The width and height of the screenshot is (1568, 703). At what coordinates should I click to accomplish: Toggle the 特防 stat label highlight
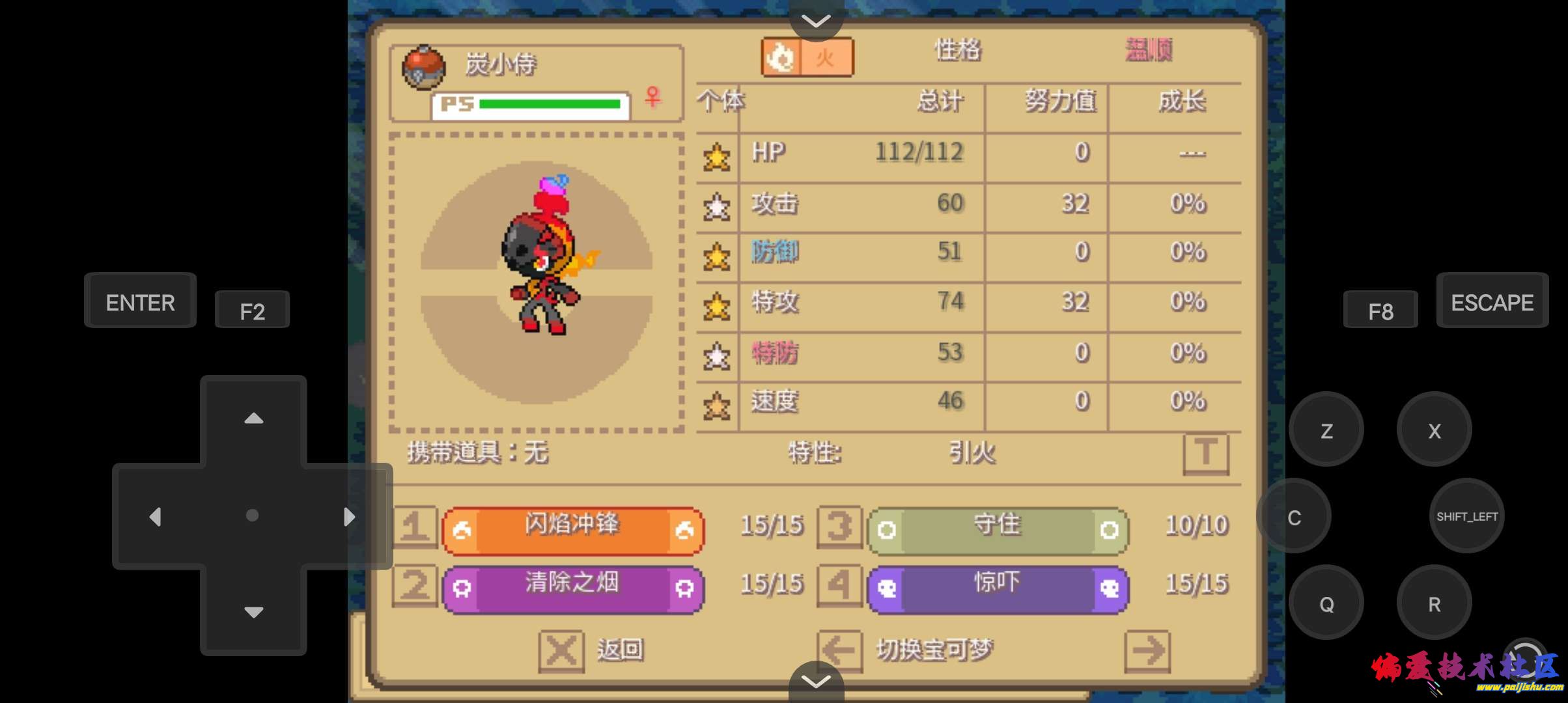775,353
